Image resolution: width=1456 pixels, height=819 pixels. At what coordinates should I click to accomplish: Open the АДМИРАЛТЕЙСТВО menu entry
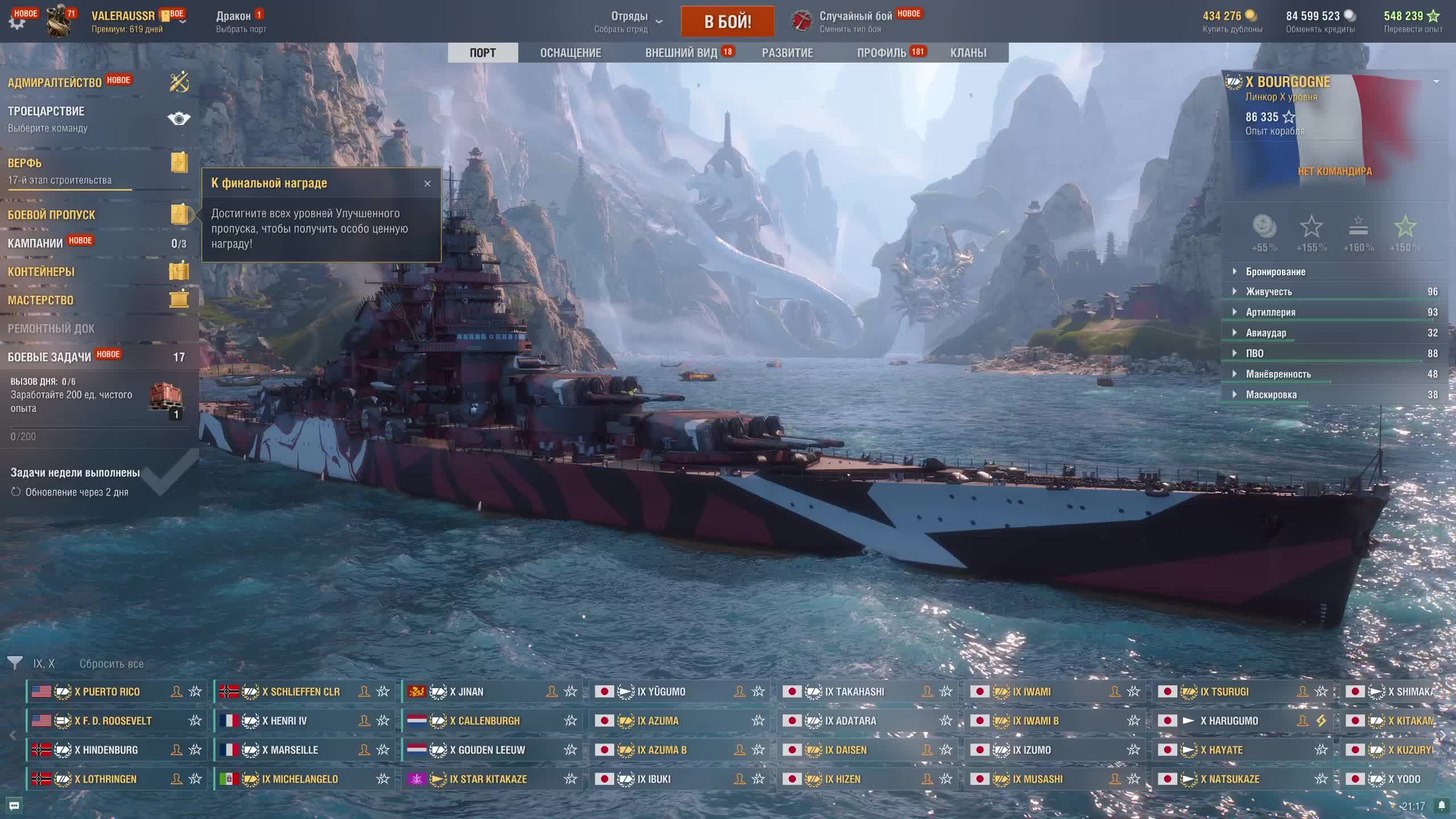pos(55,83)
